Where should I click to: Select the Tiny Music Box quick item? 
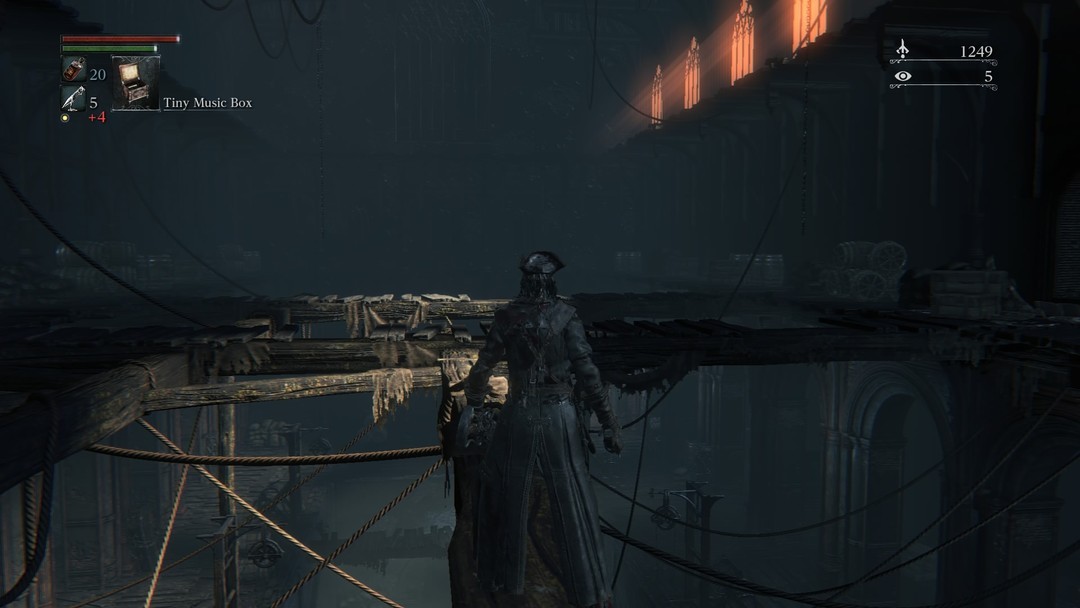point(135,82)
